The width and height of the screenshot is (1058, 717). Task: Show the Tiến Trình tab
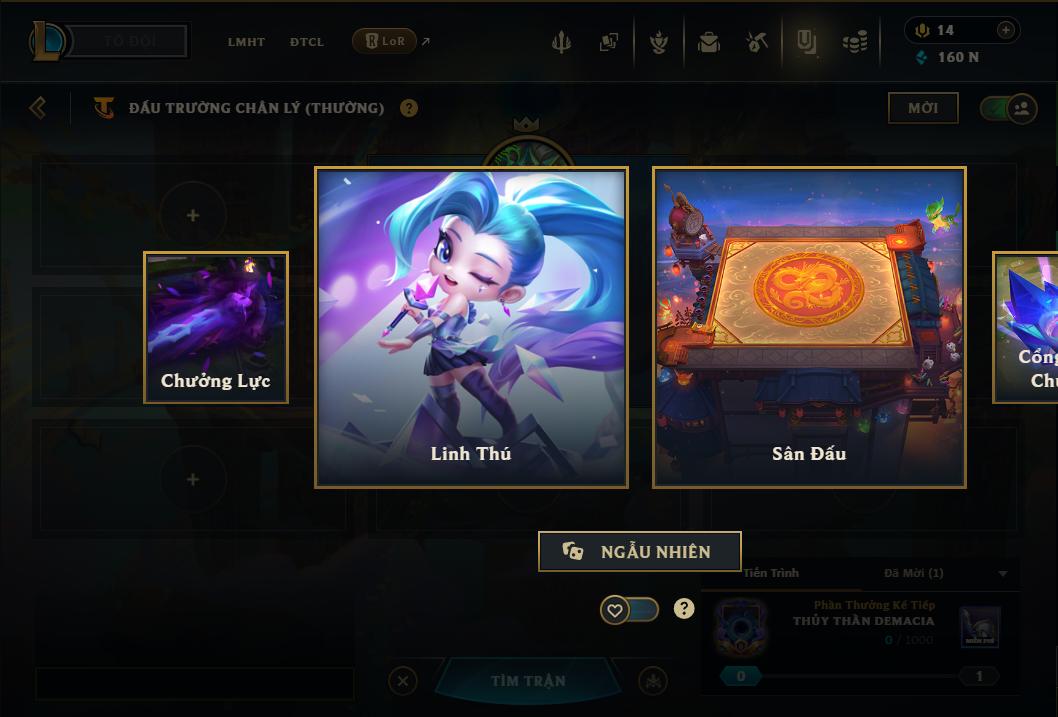point(771,573)
